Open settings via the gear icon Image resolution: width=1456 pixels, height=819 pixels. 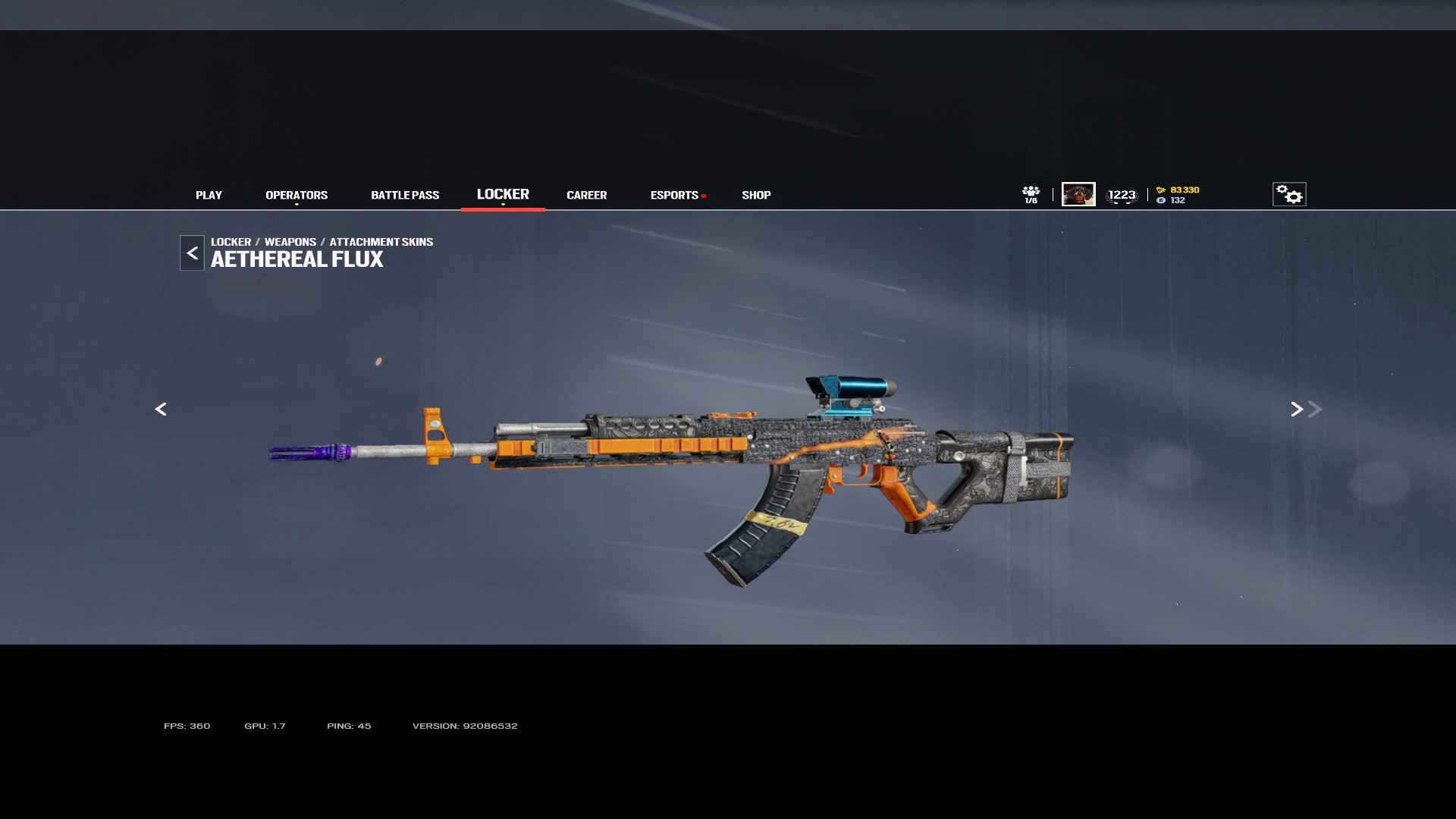[1288, 194]
